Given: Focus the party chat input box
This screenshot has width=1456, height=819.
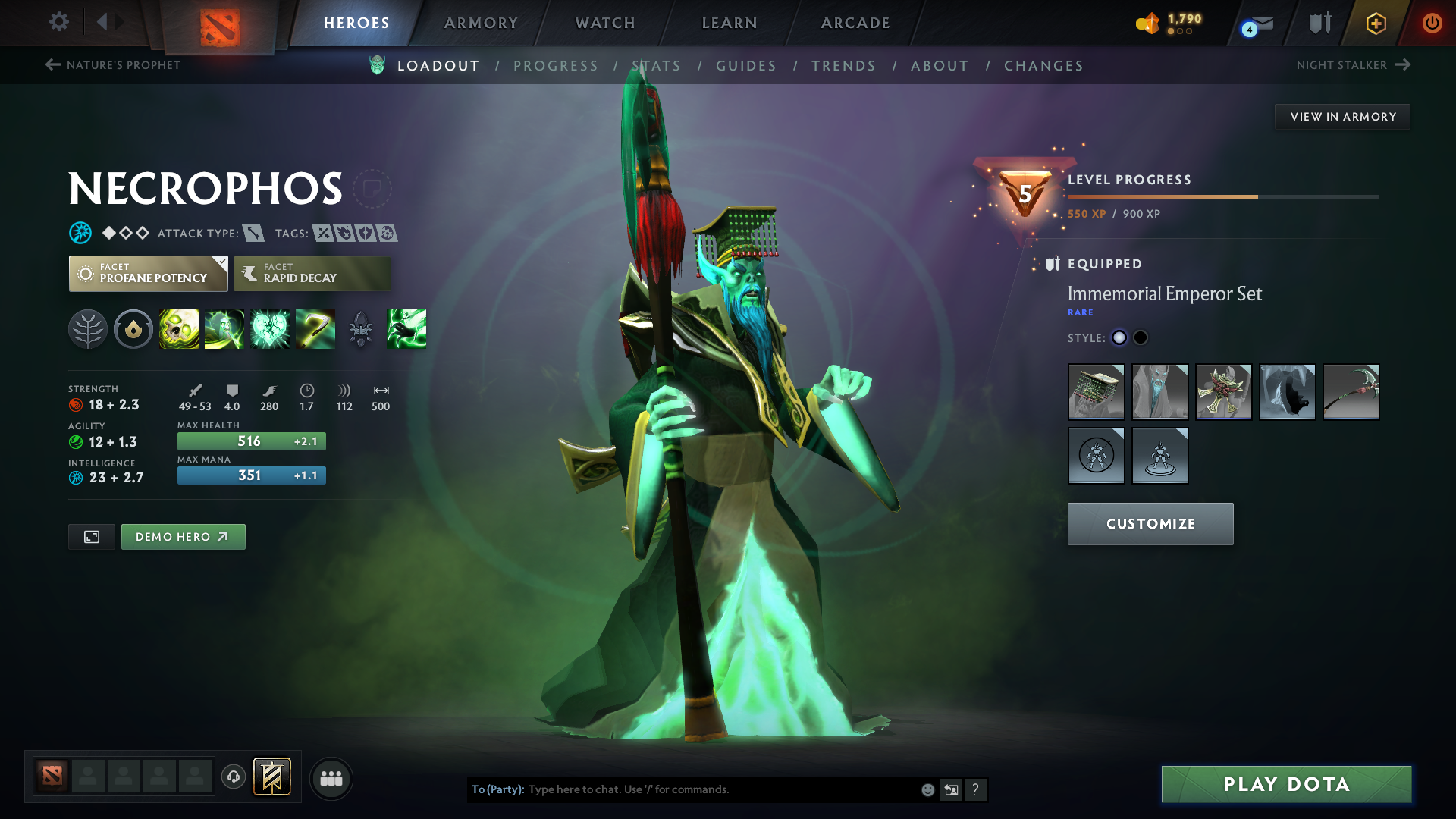Looking at the screenshot, I should pyautogui.click(x=720, y=790).
